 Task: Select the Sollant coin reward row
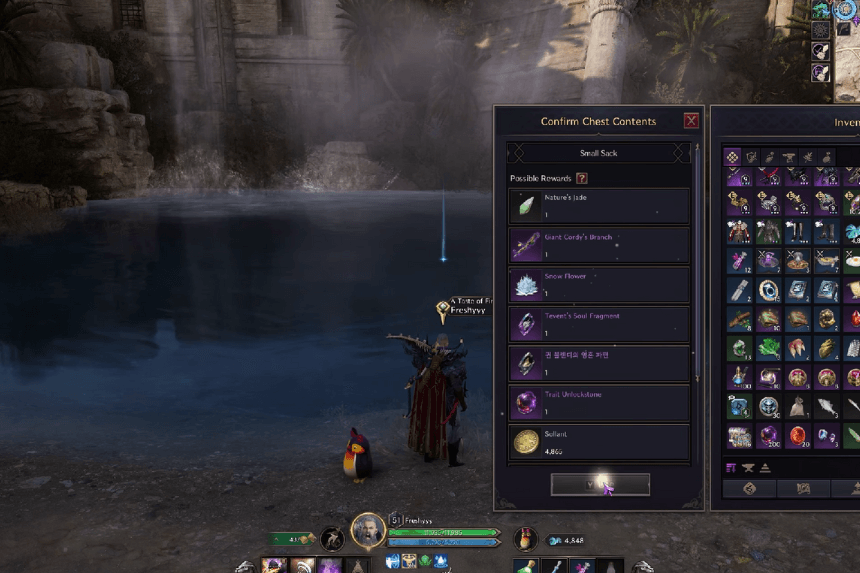(x=599, y=441)
